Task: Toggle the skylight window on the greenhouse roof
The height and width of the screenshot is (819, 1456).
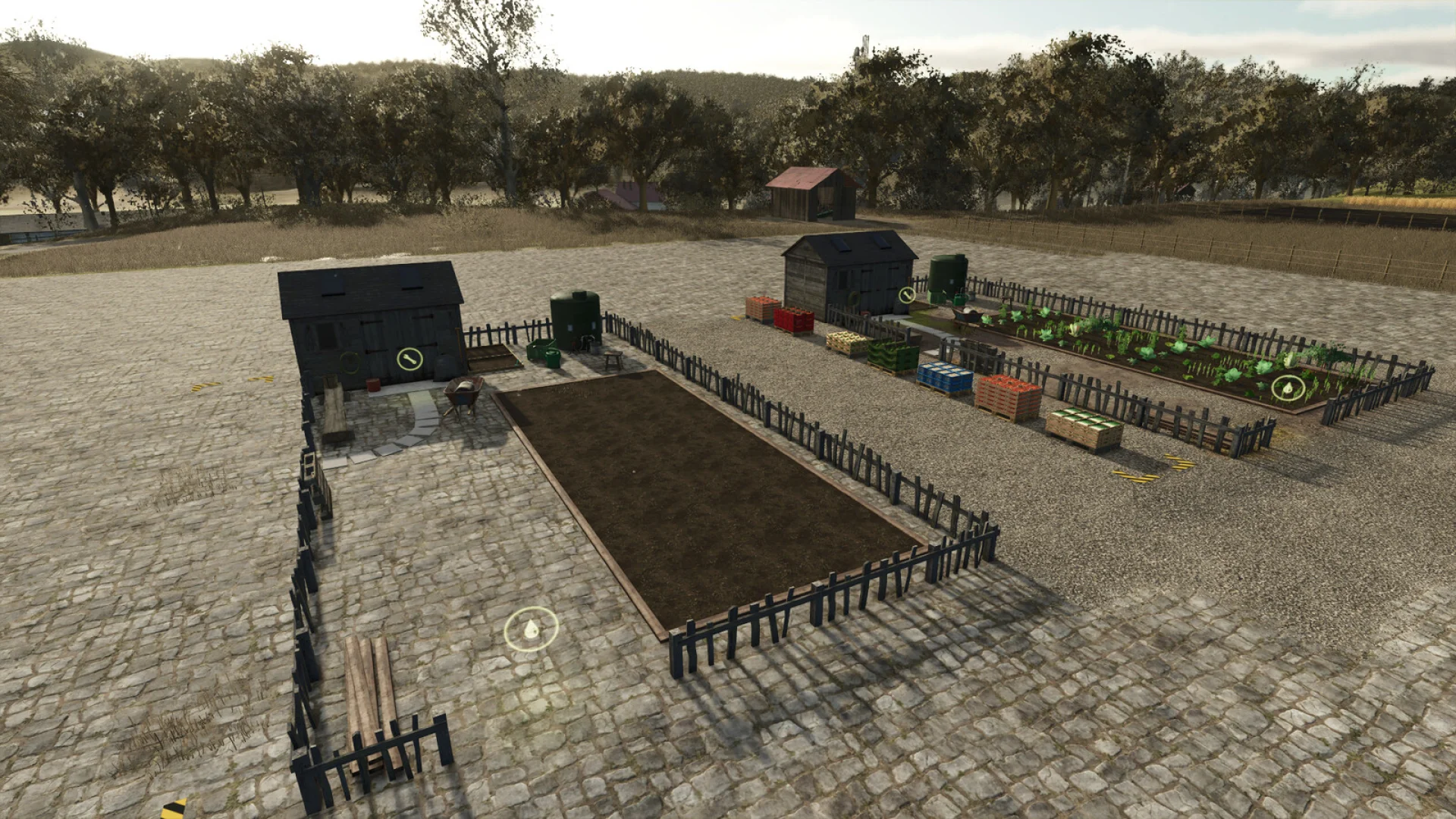Action: tap(842, 243)
